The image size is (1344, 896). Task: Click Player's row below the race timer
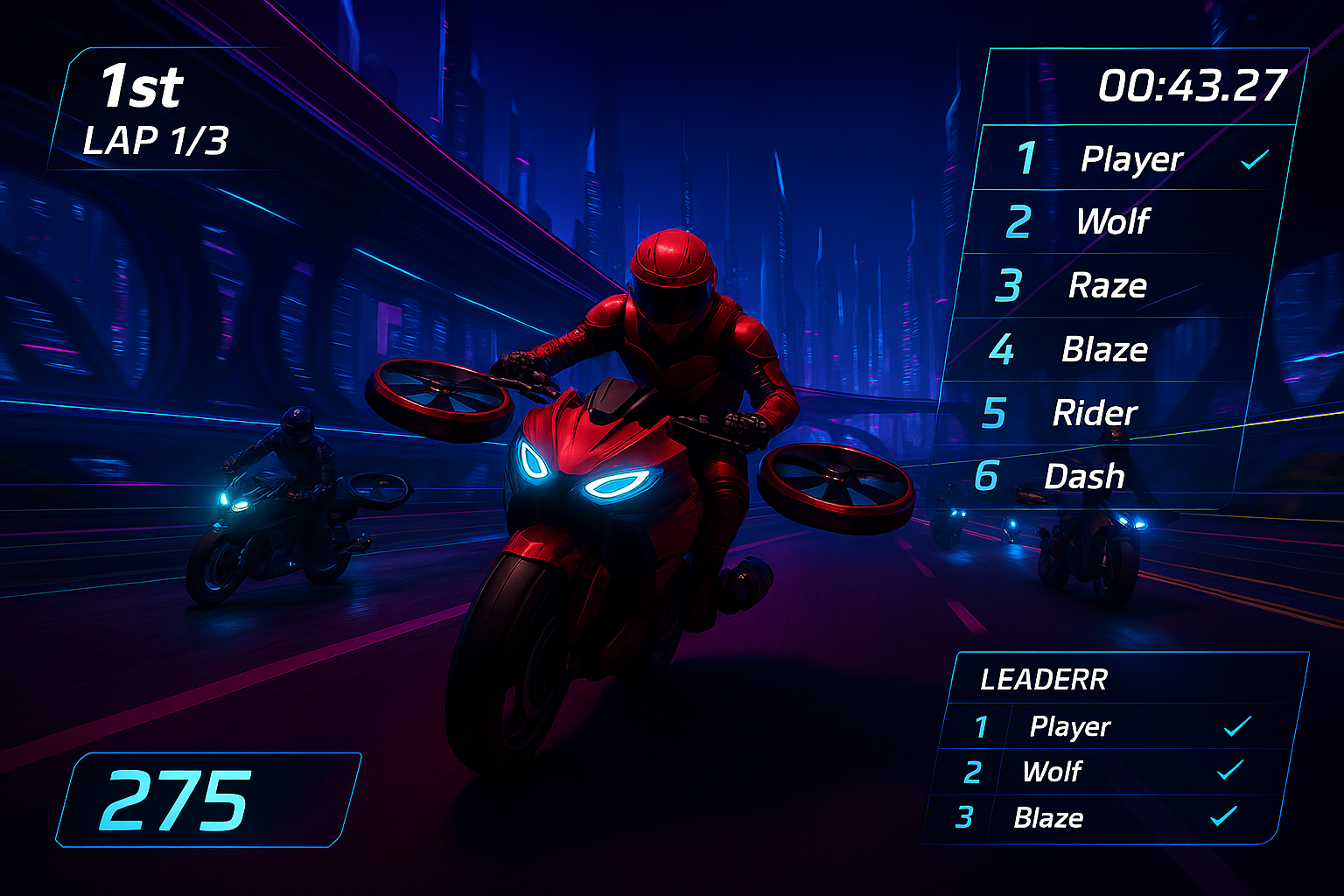[x=1131, y=158]
